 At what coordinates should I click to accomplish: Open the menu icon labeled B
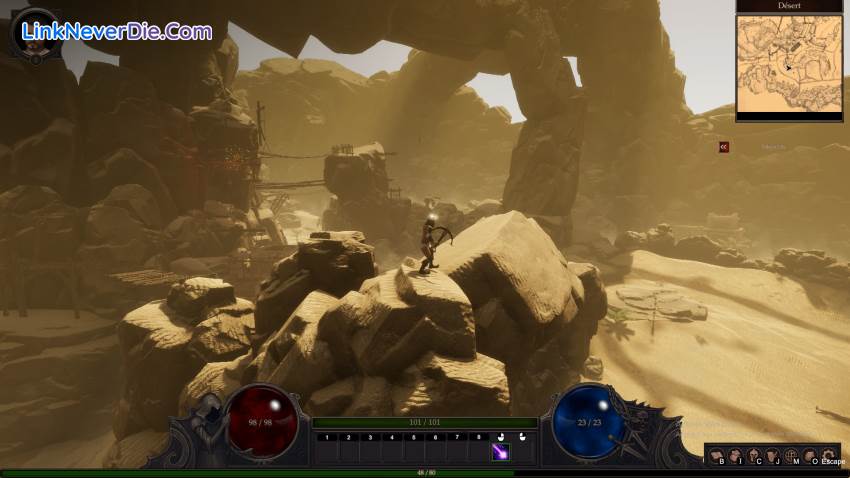point(718,456)
